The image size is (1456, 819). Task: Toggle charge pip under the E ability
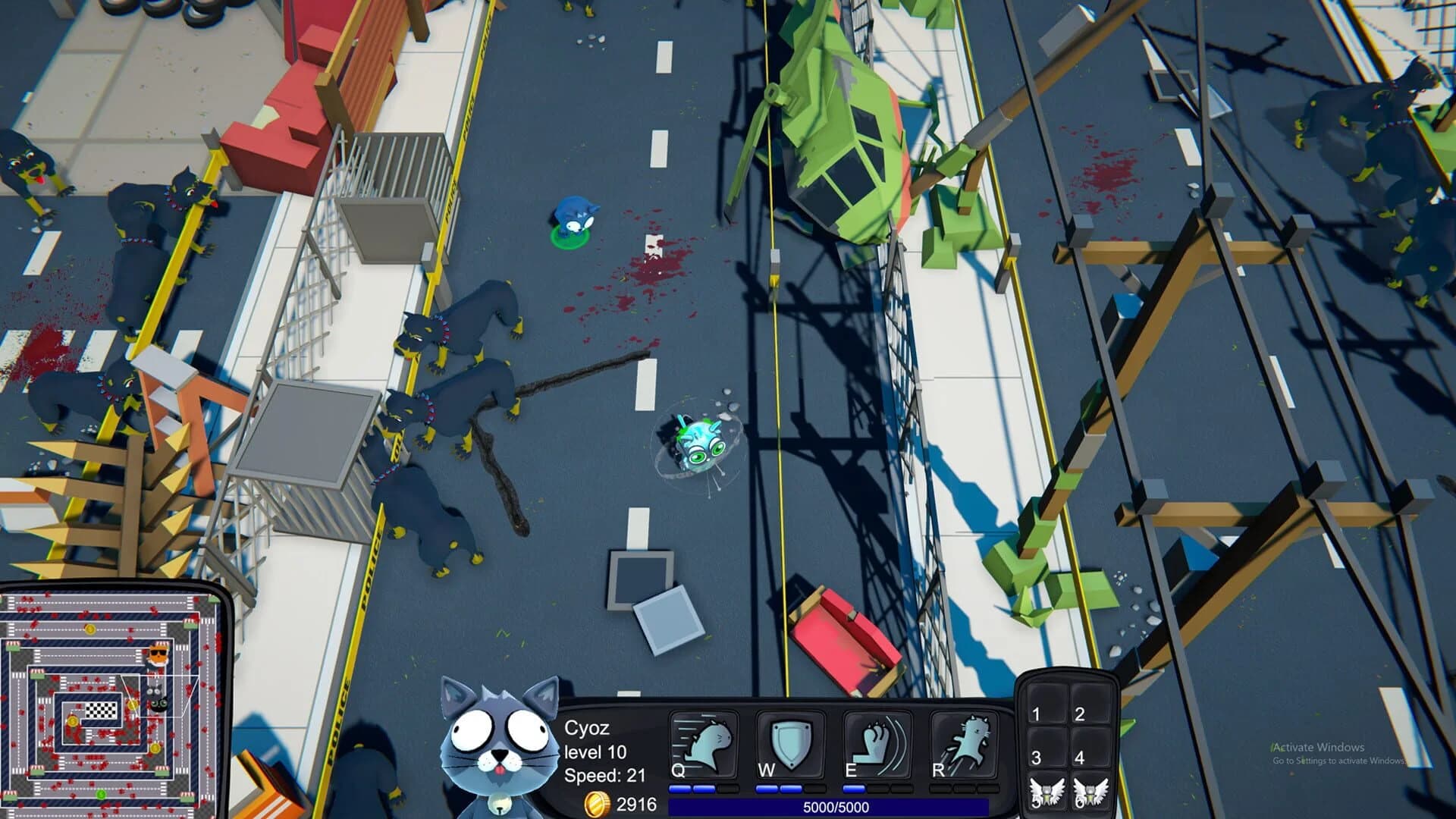pos(855,788)
